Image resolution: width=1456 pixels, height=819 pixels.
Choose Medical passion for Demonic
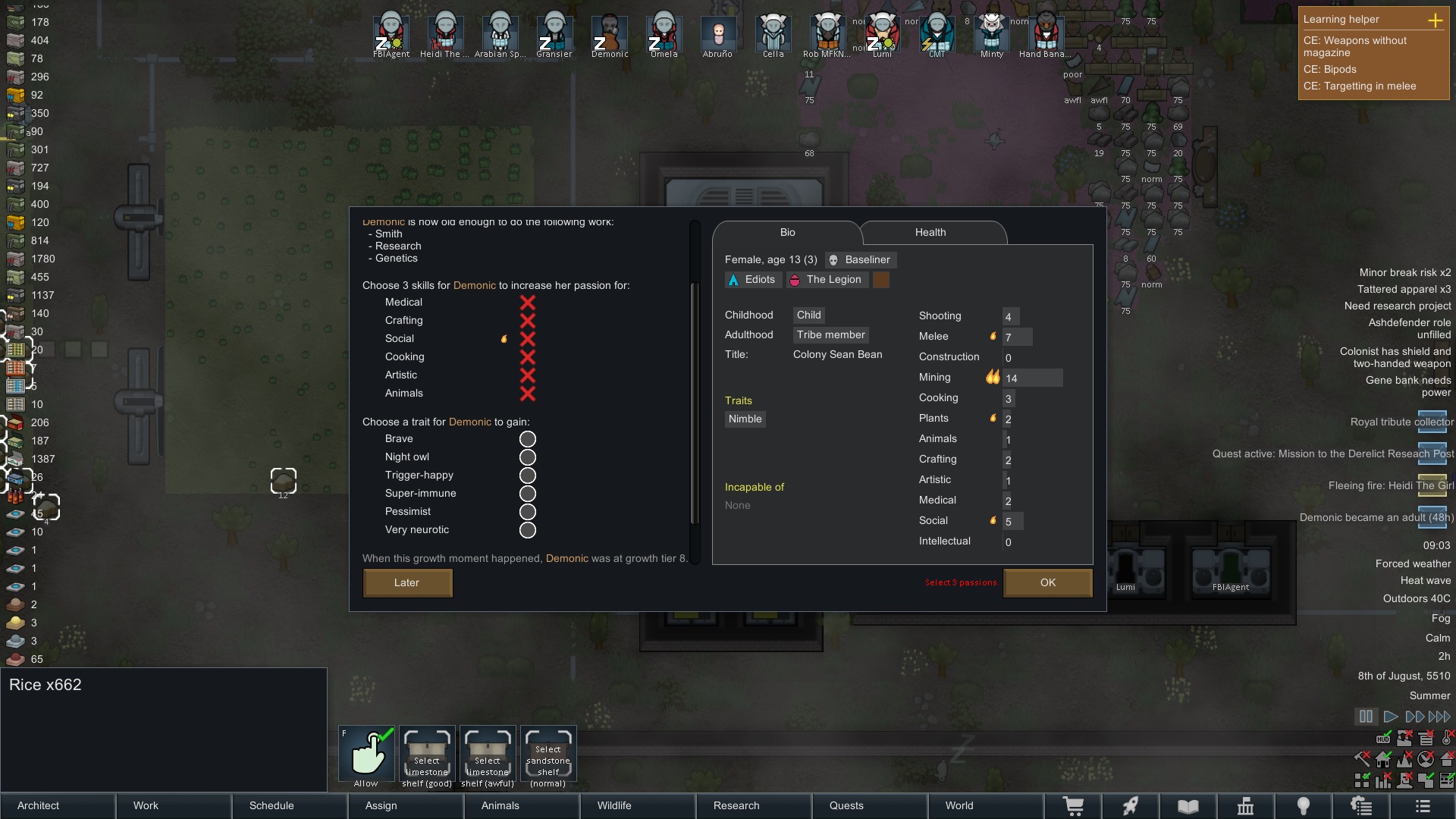click(x=527, y=303)
